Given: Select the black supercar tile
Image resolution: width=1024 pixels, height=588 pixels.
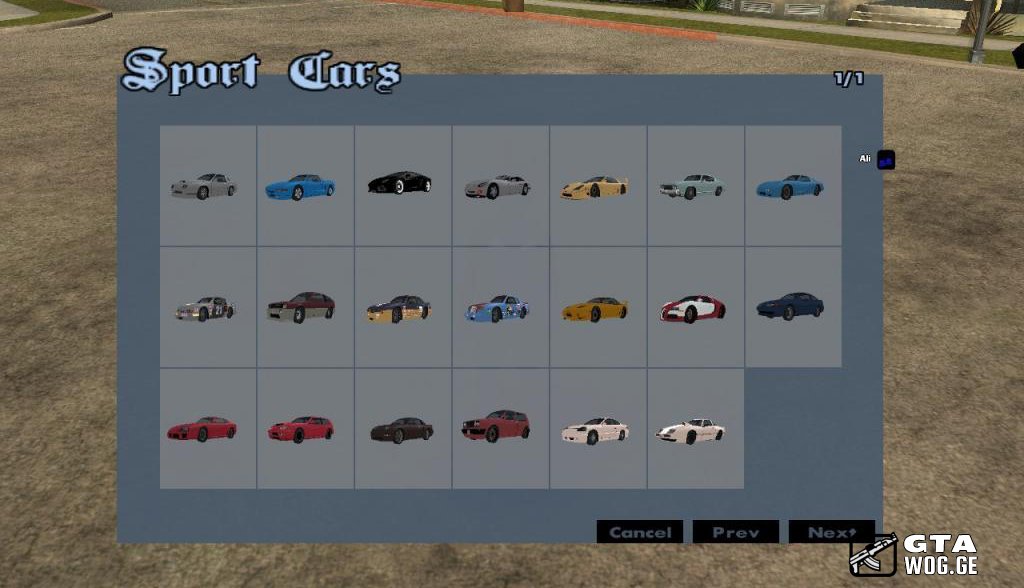Looking at the screenshot, I should pyautogui.click(x=401, y=185).
